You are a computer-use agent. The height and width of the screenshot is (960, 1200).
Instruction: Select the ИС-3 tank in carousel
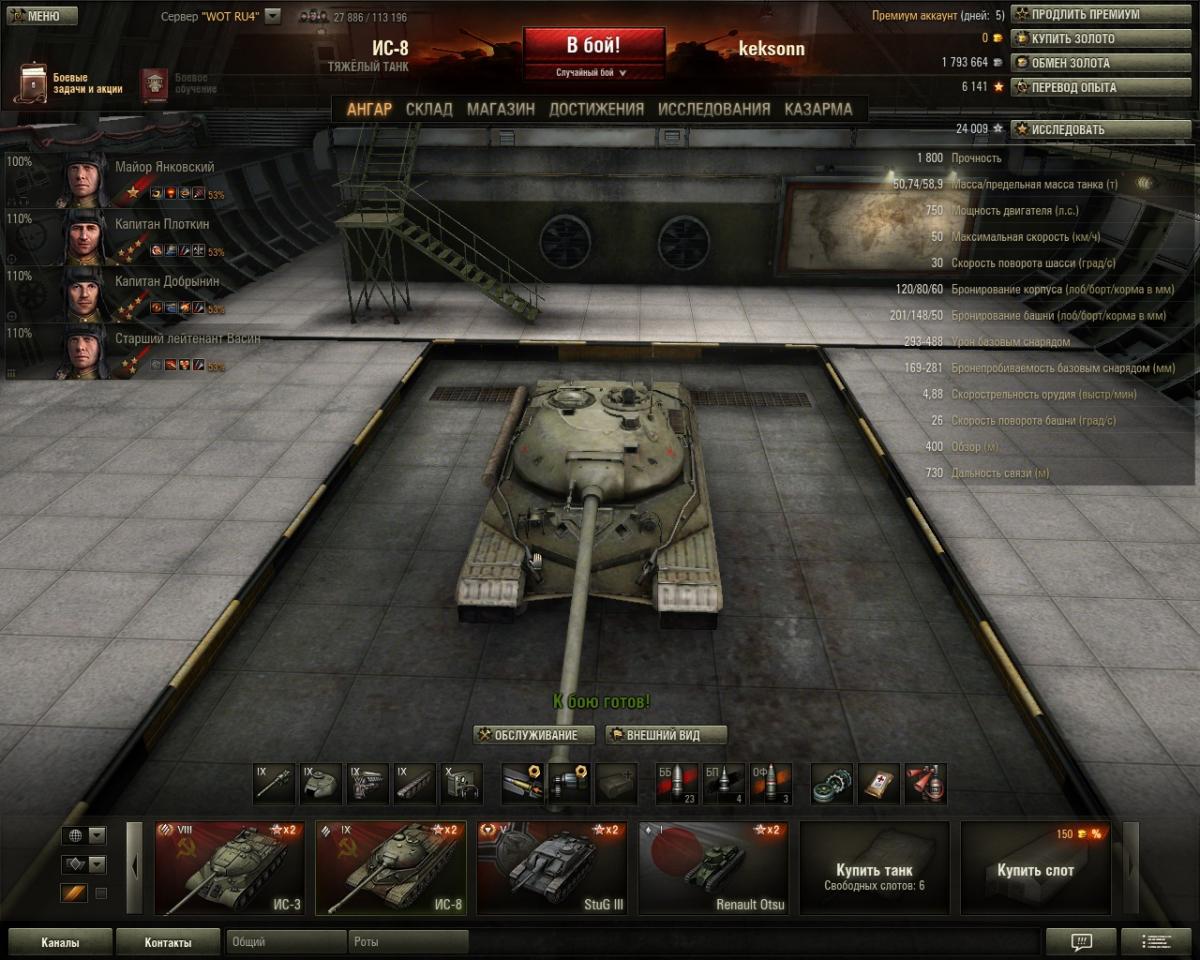[230, 867]
